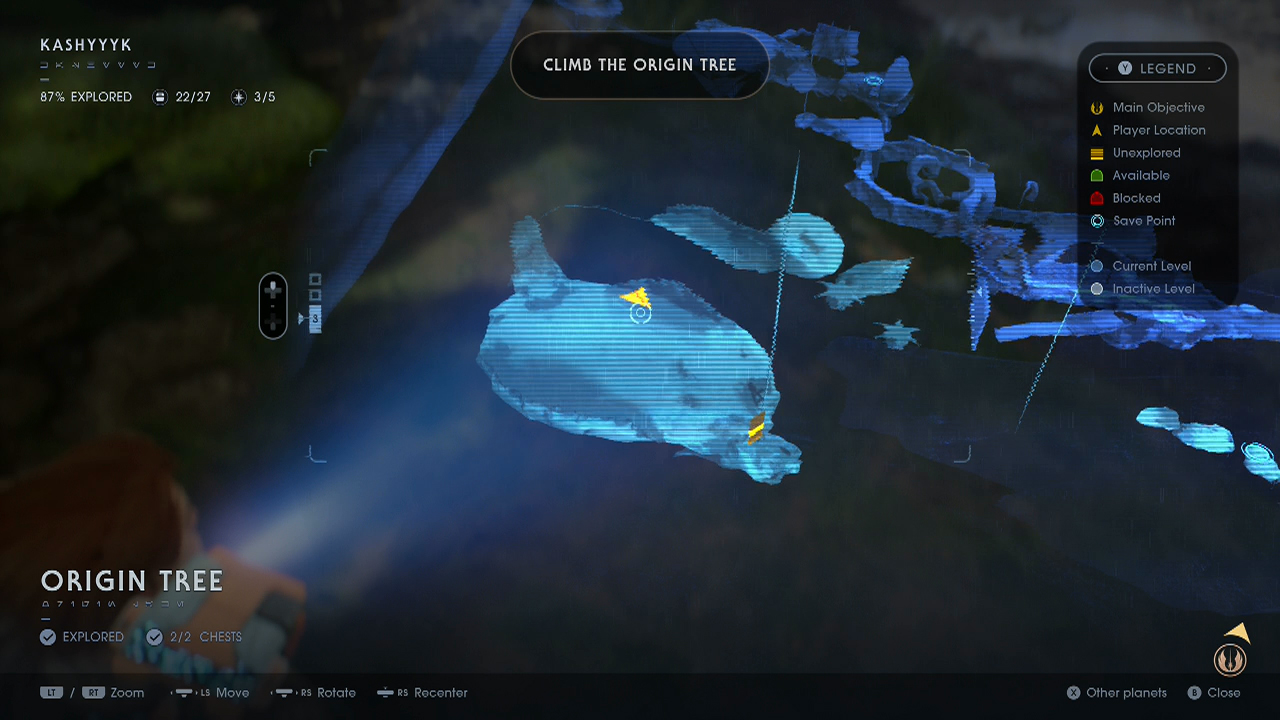Image resolution: width=1280 pixels, height=720 pixels.
Task: Click the Main Objective legend icon
Action: 1097,107
